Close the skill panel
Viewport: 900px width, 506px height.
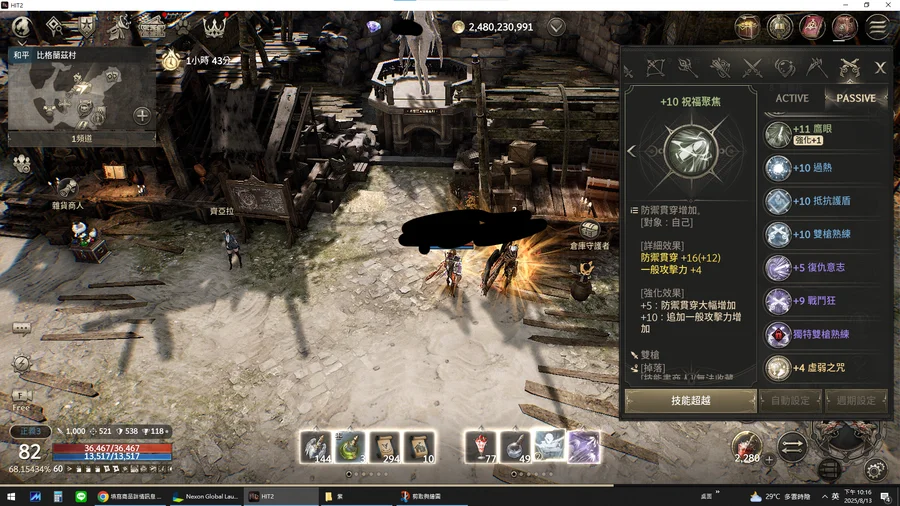(x=880, y=68)
